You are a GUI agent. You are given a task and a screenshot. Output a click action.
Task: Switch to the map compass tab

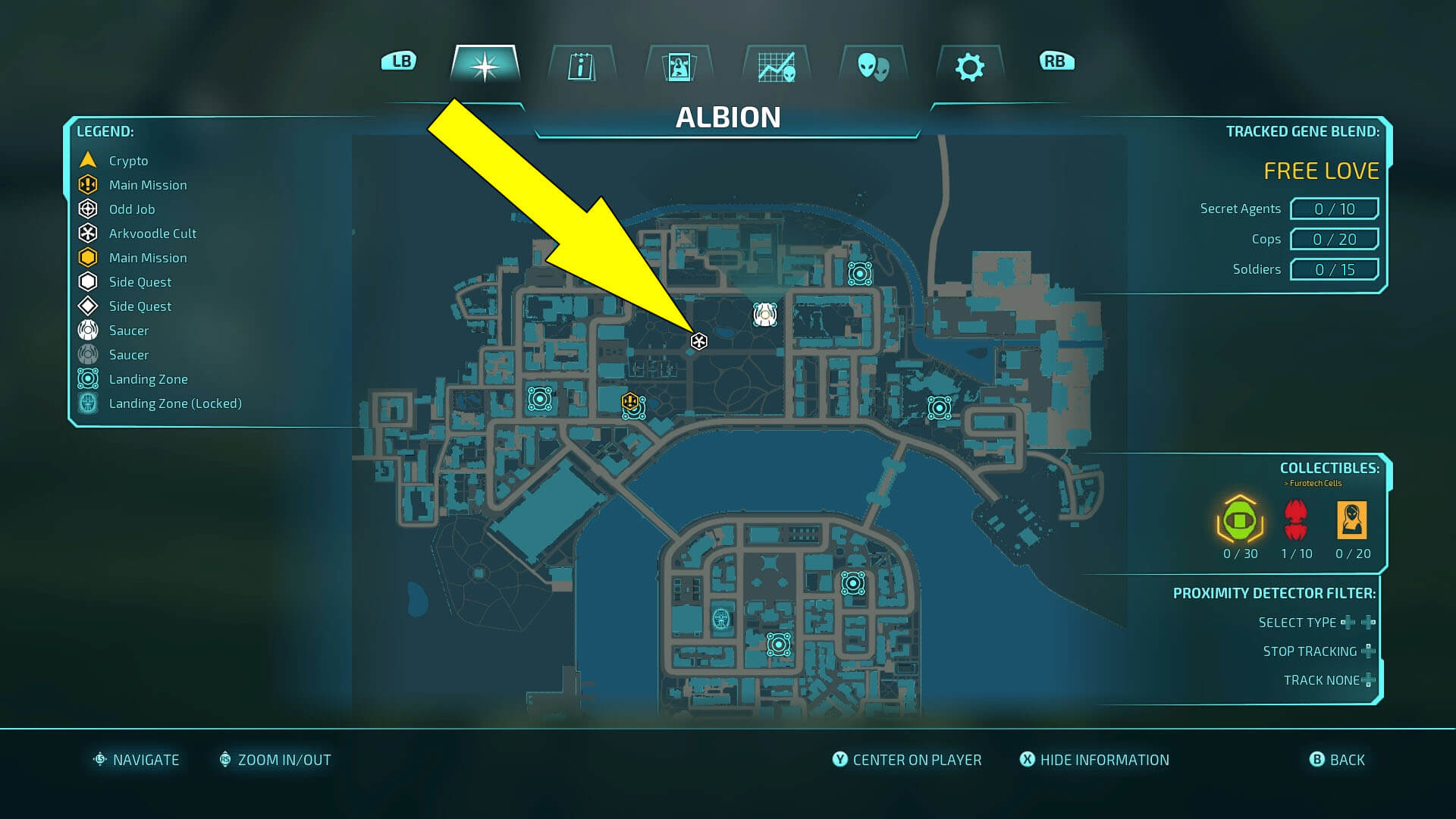pos(484,67)
